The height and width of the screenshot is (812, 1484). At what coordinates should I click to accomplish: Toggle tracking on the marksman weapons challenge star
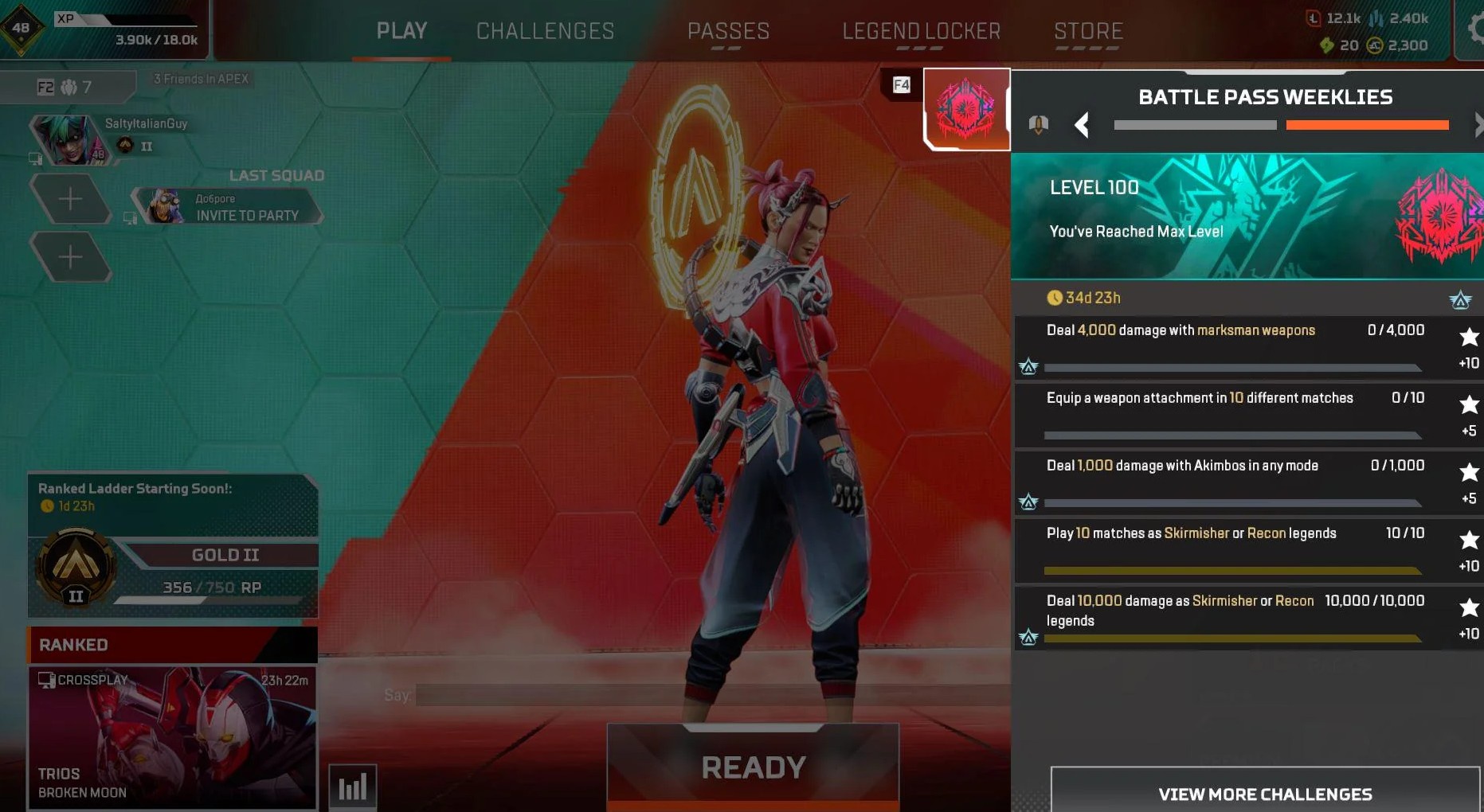(x=1468, y=337)
